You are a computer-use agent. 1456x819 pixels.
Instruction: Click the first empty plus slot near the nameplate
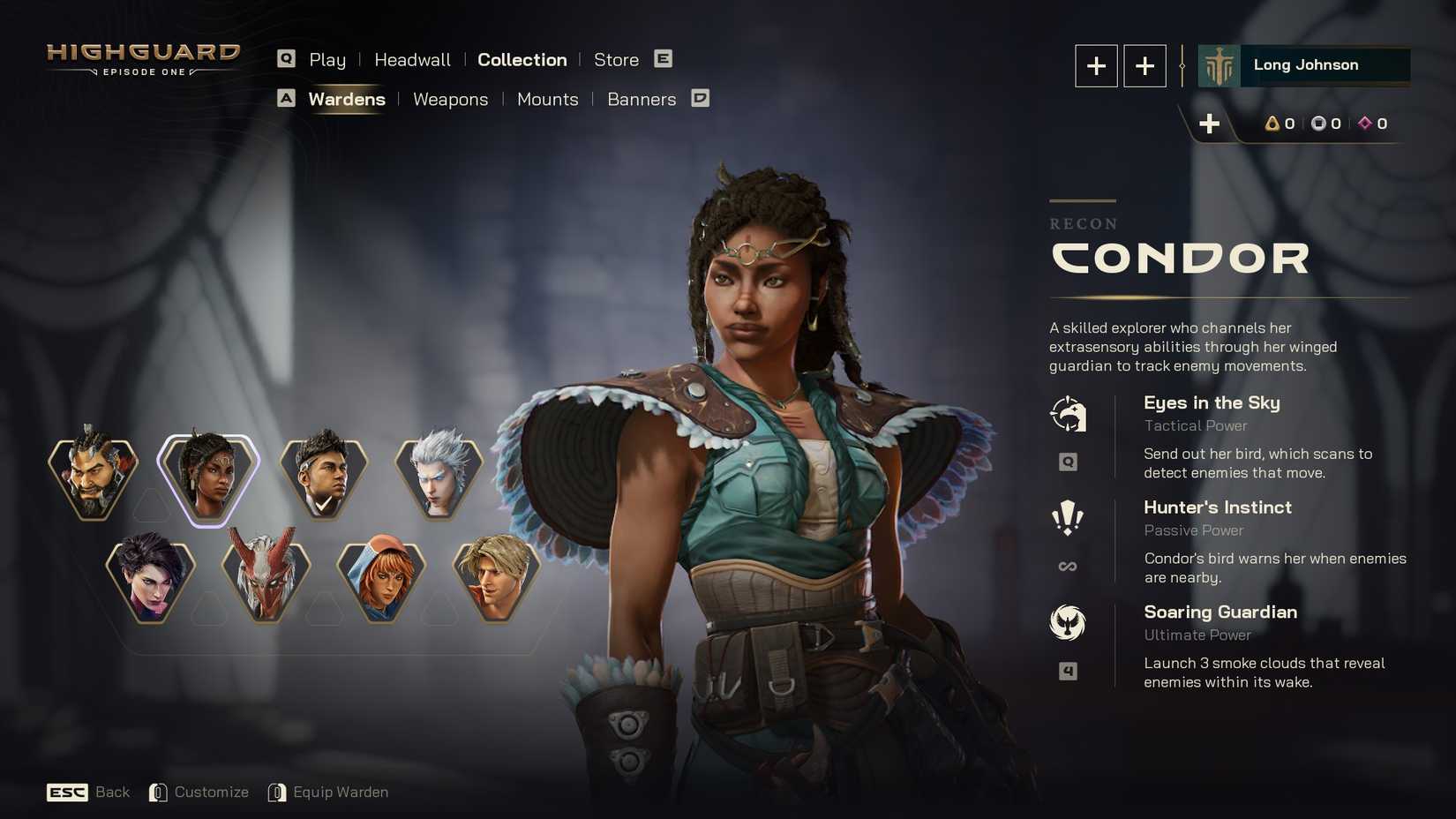(1096, 65)
